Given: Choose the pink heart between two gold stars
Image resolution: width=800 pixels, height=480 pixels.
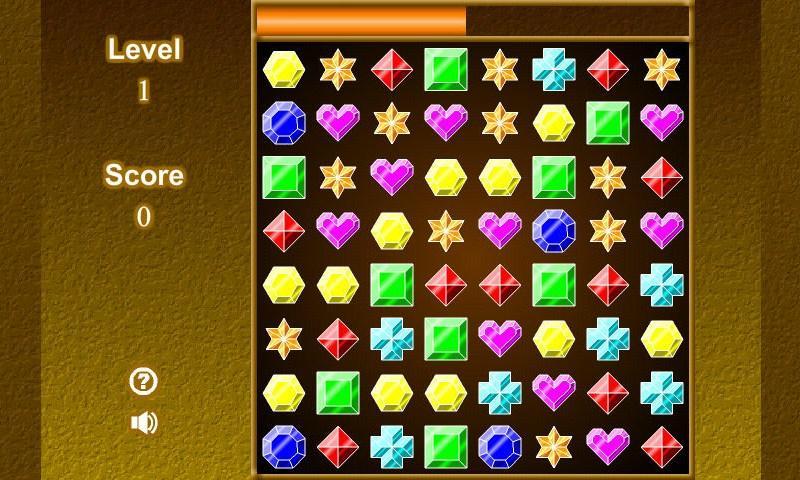Looking at the screenshot, I should click(445, 123).
